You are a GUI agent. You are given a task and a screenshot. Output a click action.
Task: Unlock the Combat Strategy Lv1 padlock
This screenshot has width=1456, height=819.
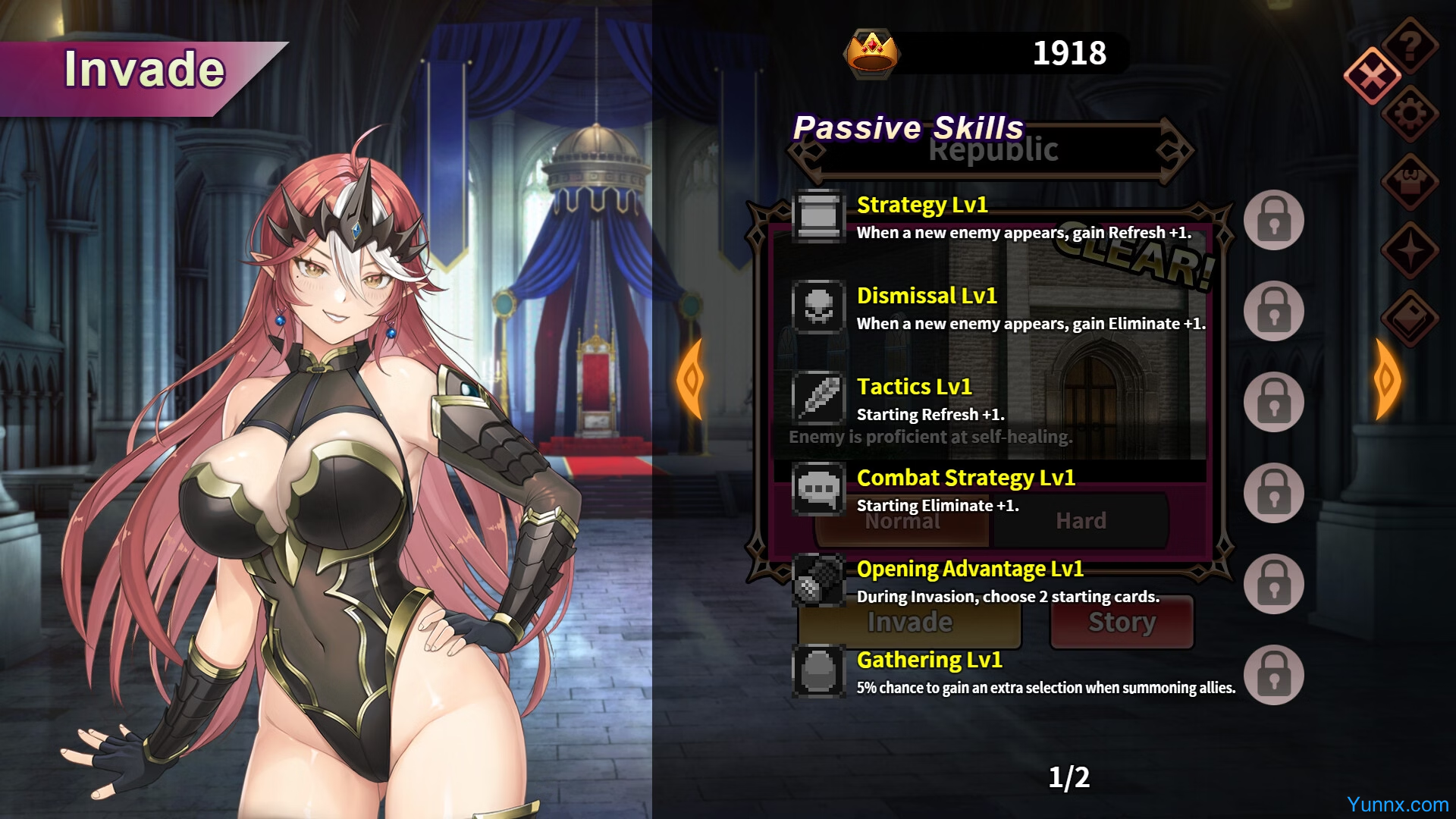[1273, 493]
